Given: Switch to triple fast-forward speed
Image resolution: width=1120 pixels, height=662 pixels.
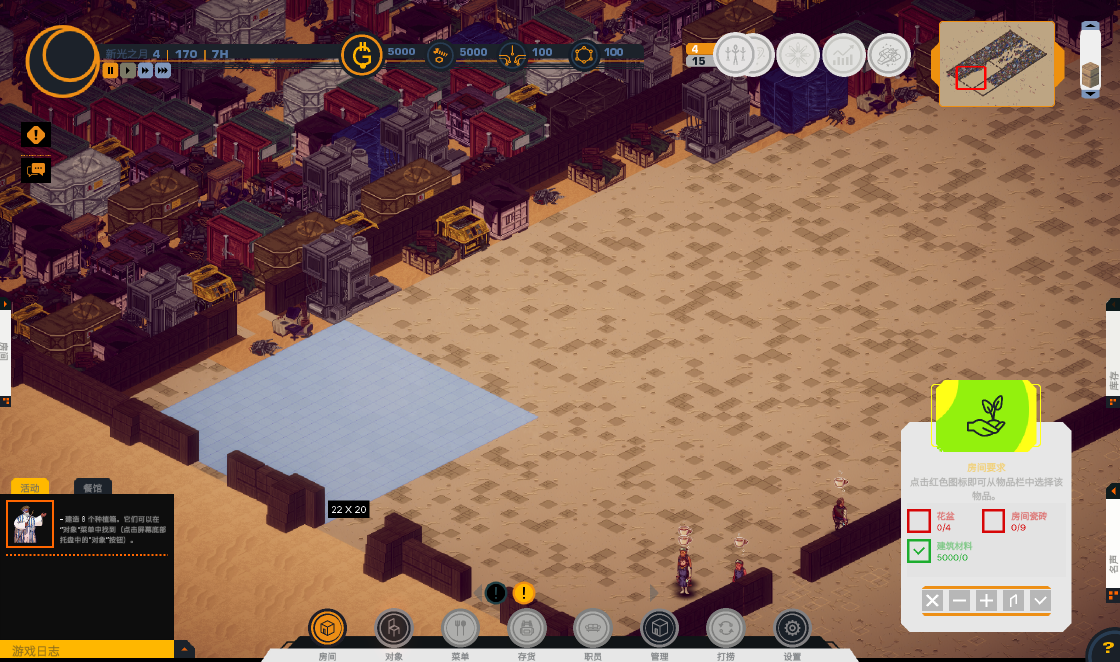Looking at the screenshot, I should [x=163, y=70].
